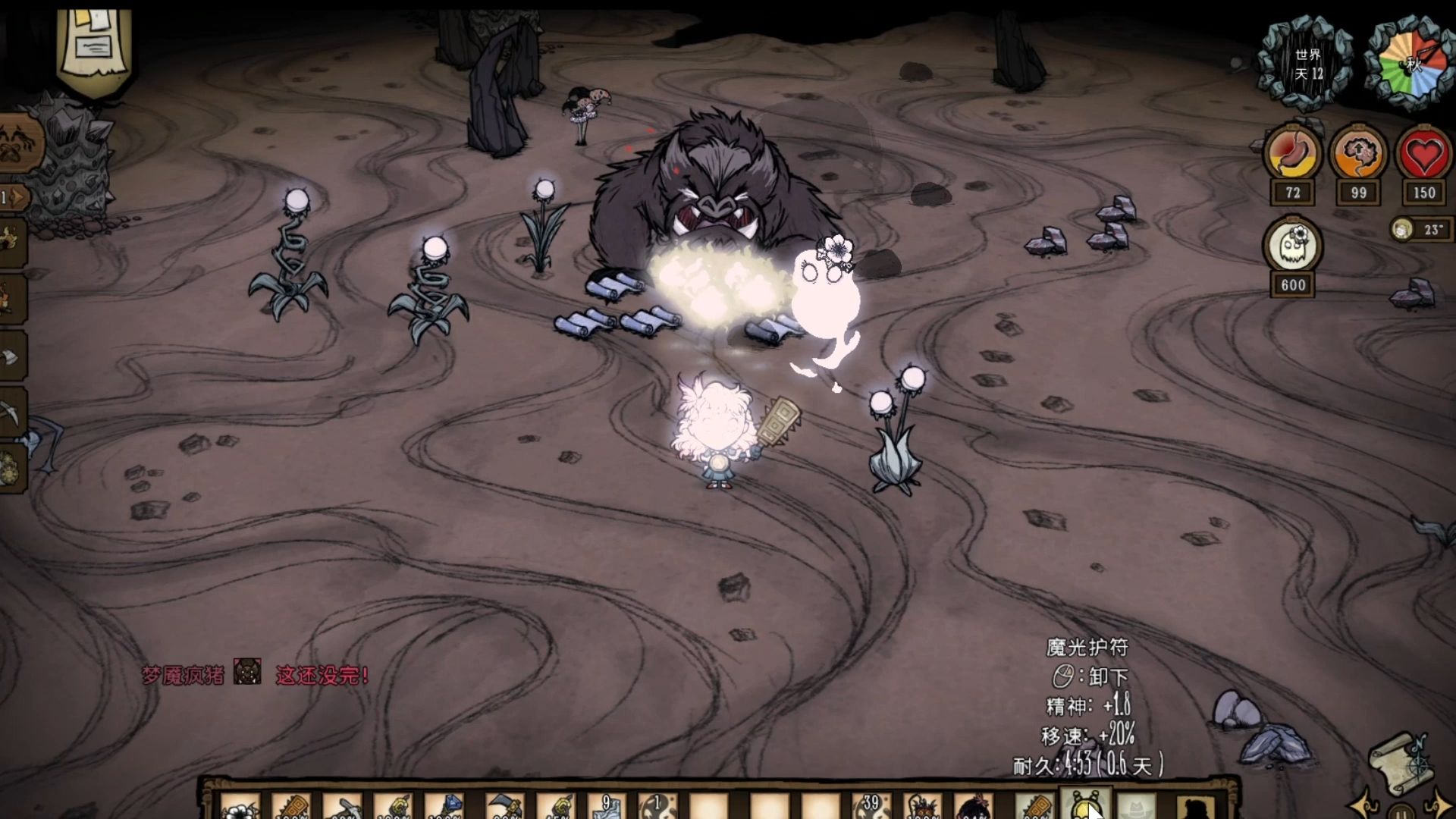
Task: Rotate the camera right with the arrow
Action: (1441, 805)
